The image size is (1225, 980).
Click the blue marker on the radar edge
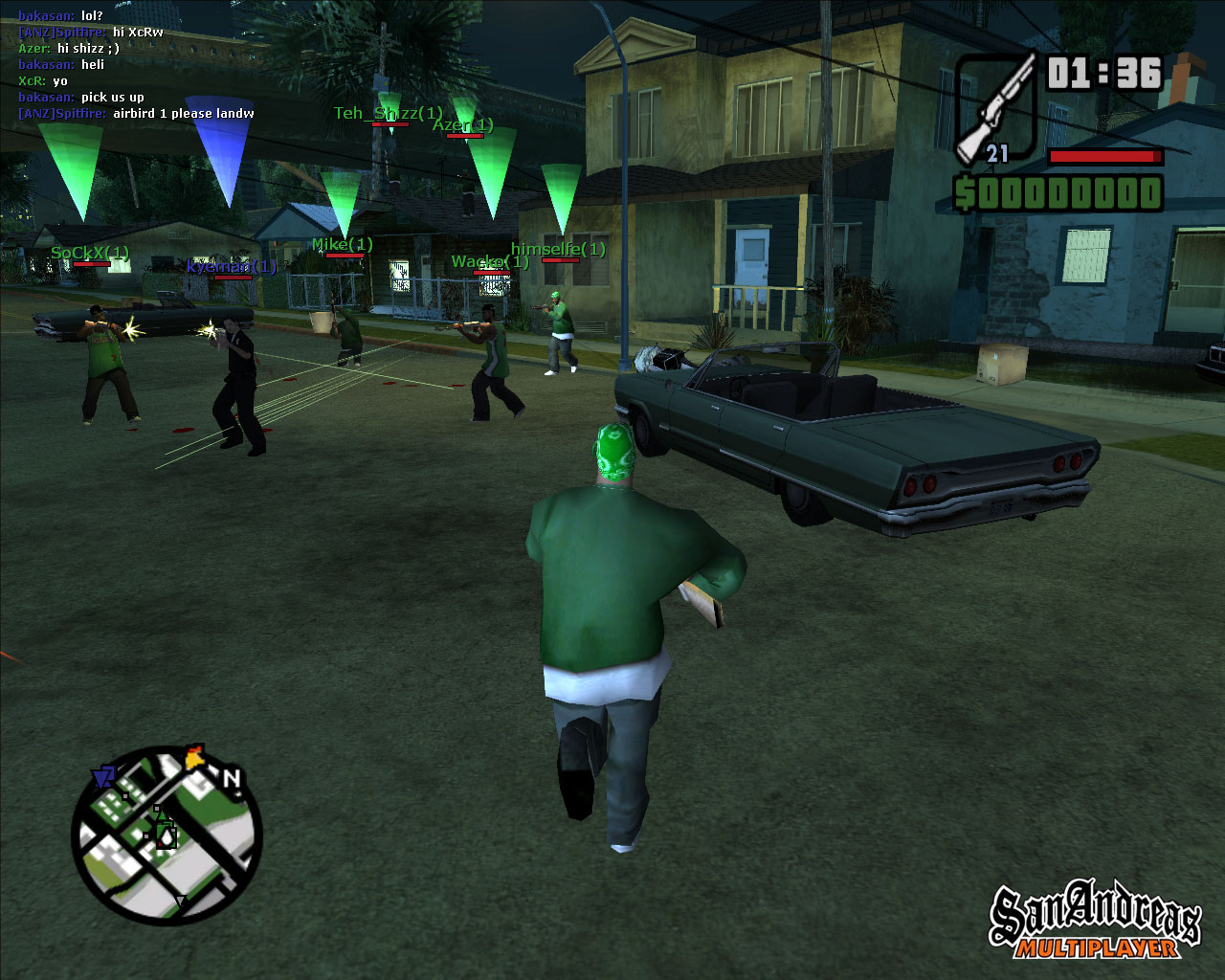[x=102, y=776]
